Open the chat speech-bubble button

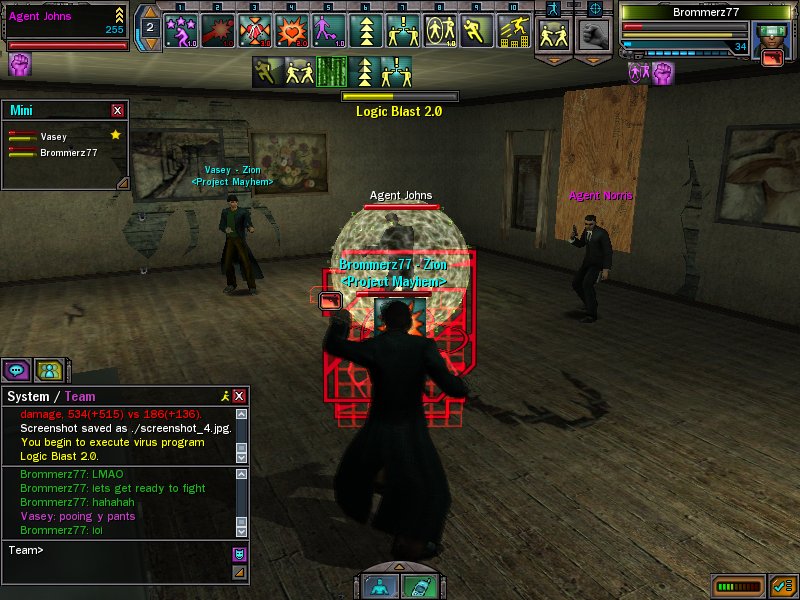[16, 370]
